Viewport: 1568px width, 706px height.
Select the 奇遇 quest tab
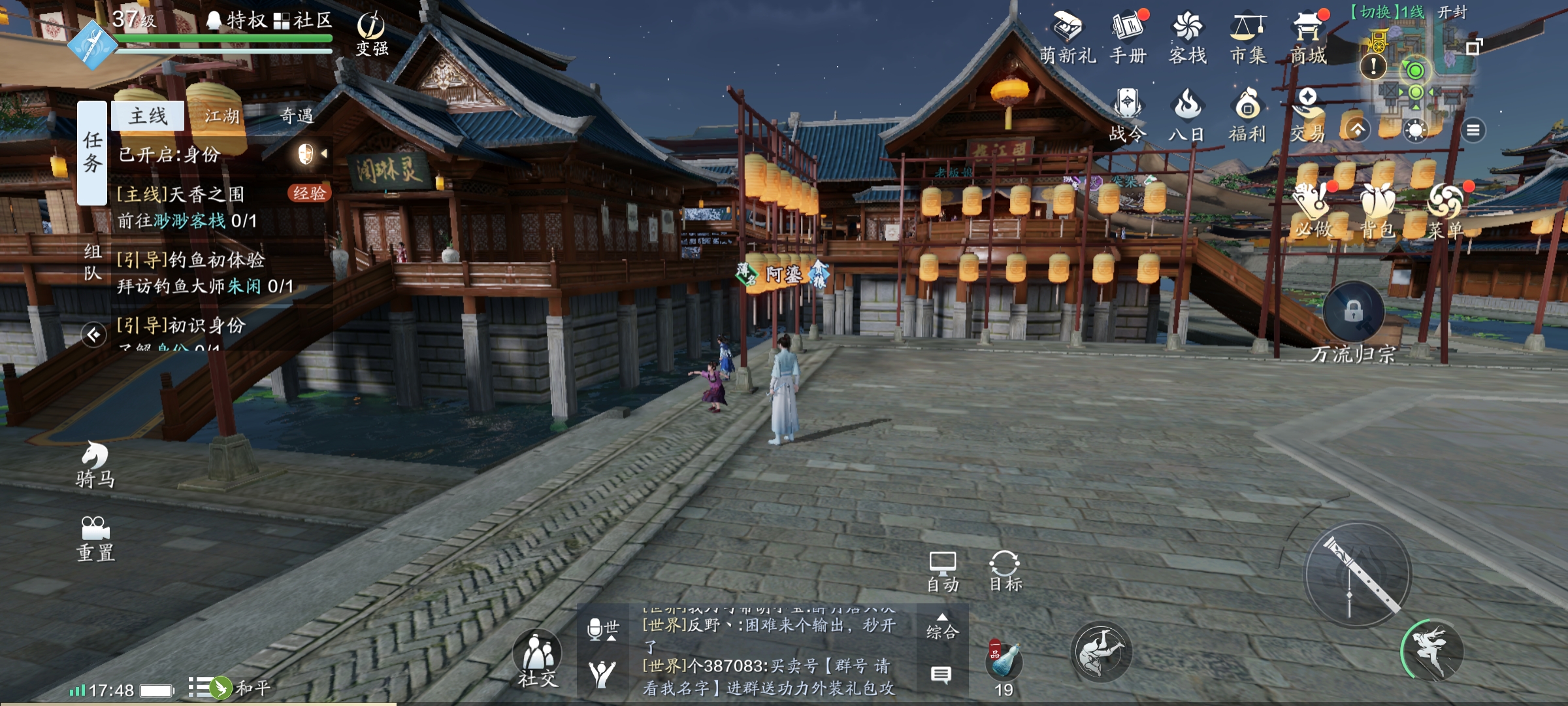297,116
